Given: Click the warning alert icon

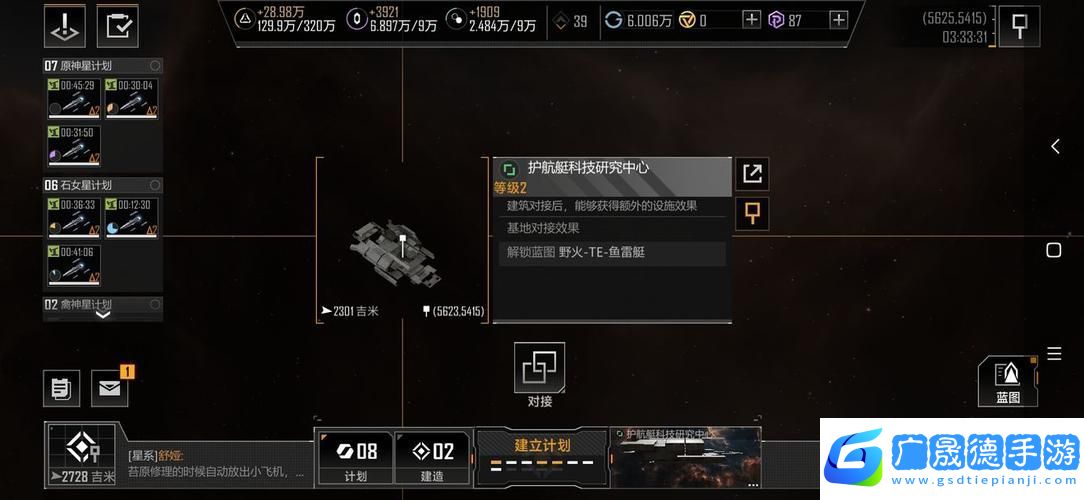Looking at the screenshot, I should click(64, 26).
